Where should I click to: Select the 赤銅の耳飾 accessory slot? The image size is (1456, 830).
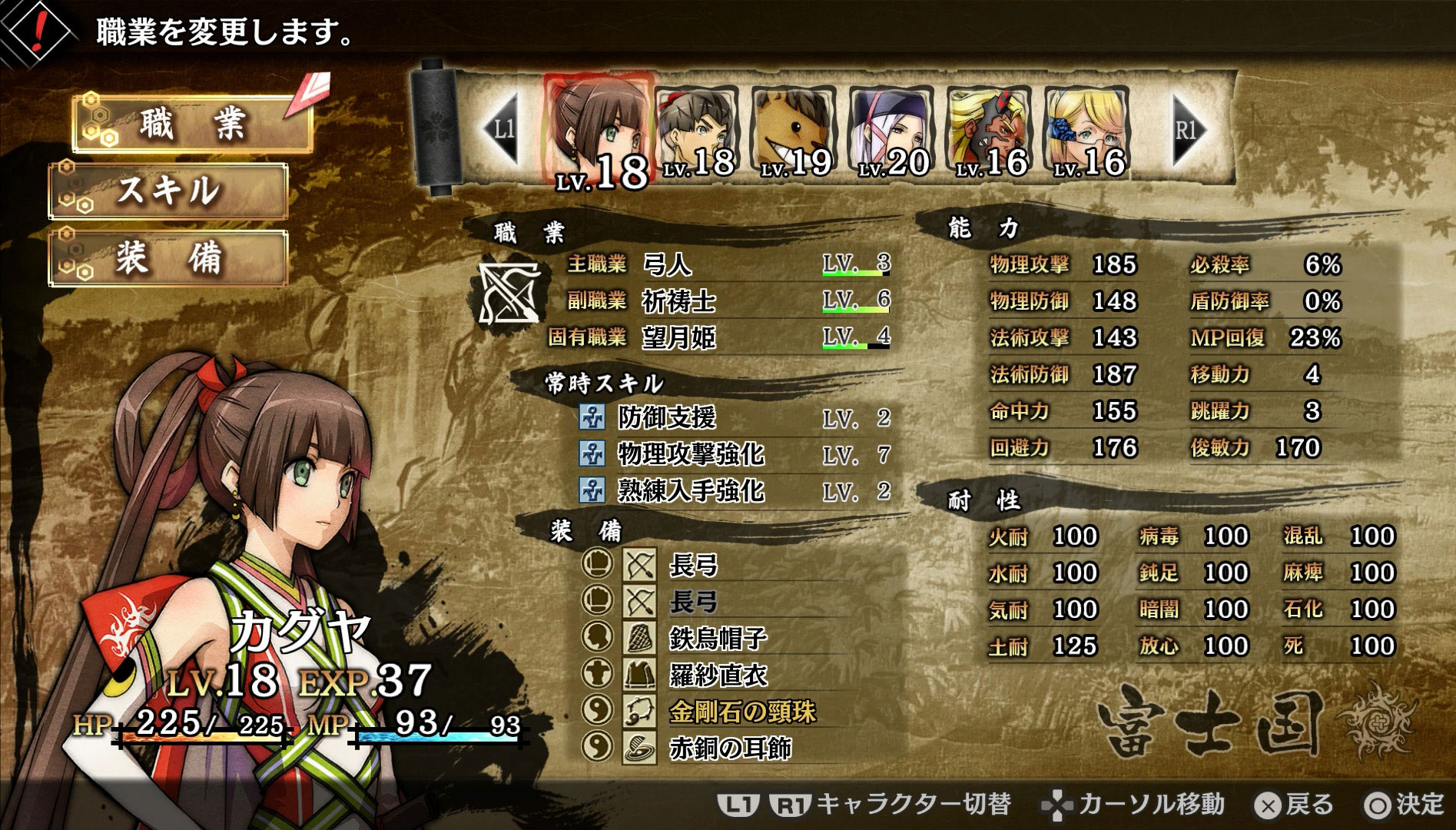[x=730, y=748]
